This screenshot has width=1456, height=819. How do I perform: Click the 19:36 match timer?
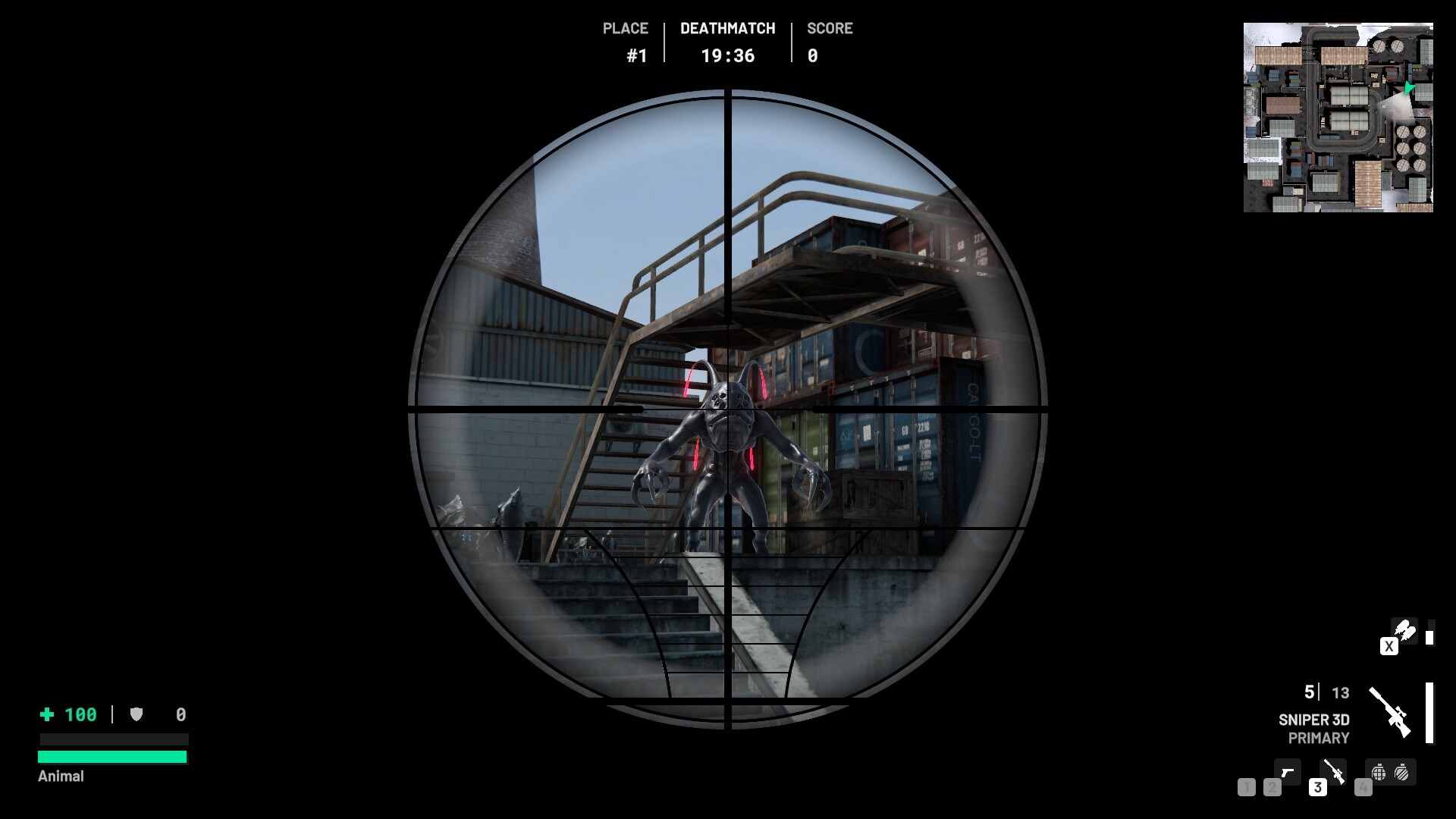tap(729, 55)
